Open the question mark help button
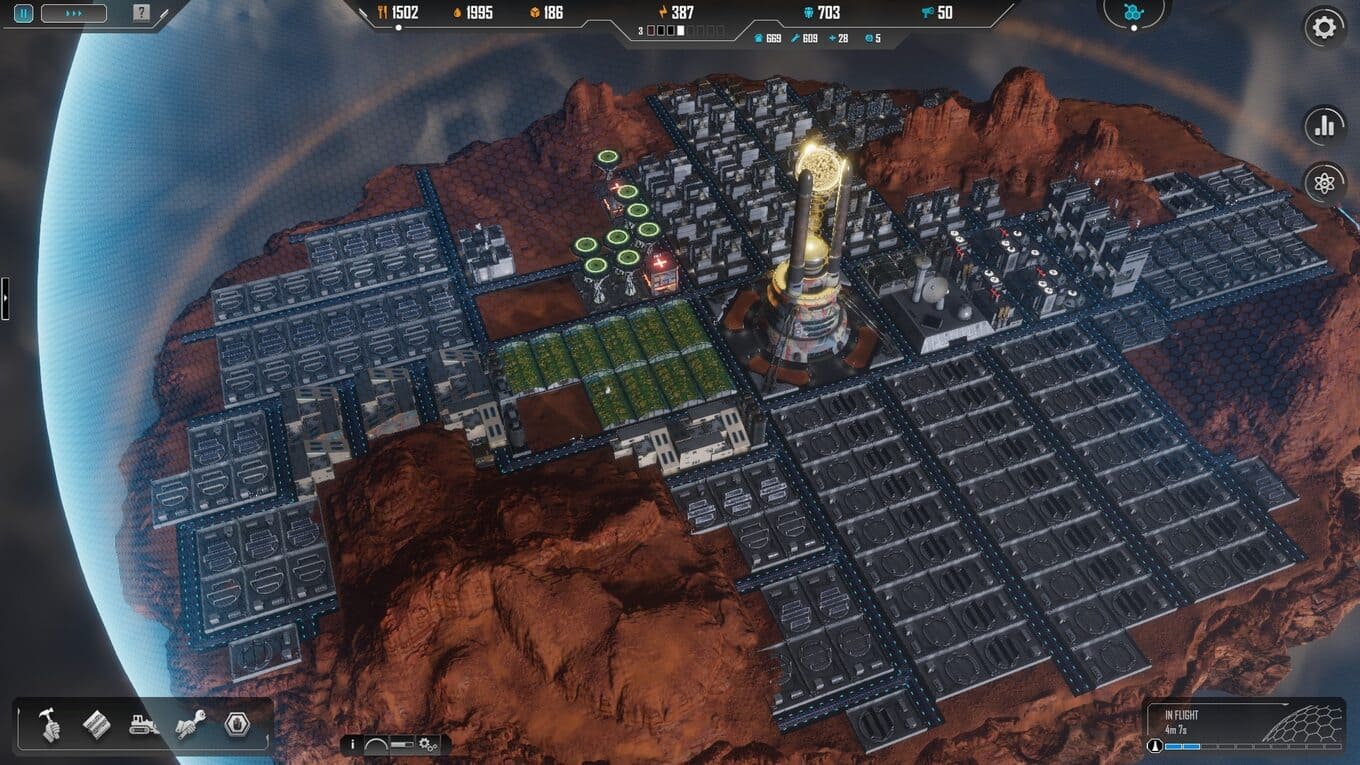The image size is (1360, 765). [x=141, y=14]
